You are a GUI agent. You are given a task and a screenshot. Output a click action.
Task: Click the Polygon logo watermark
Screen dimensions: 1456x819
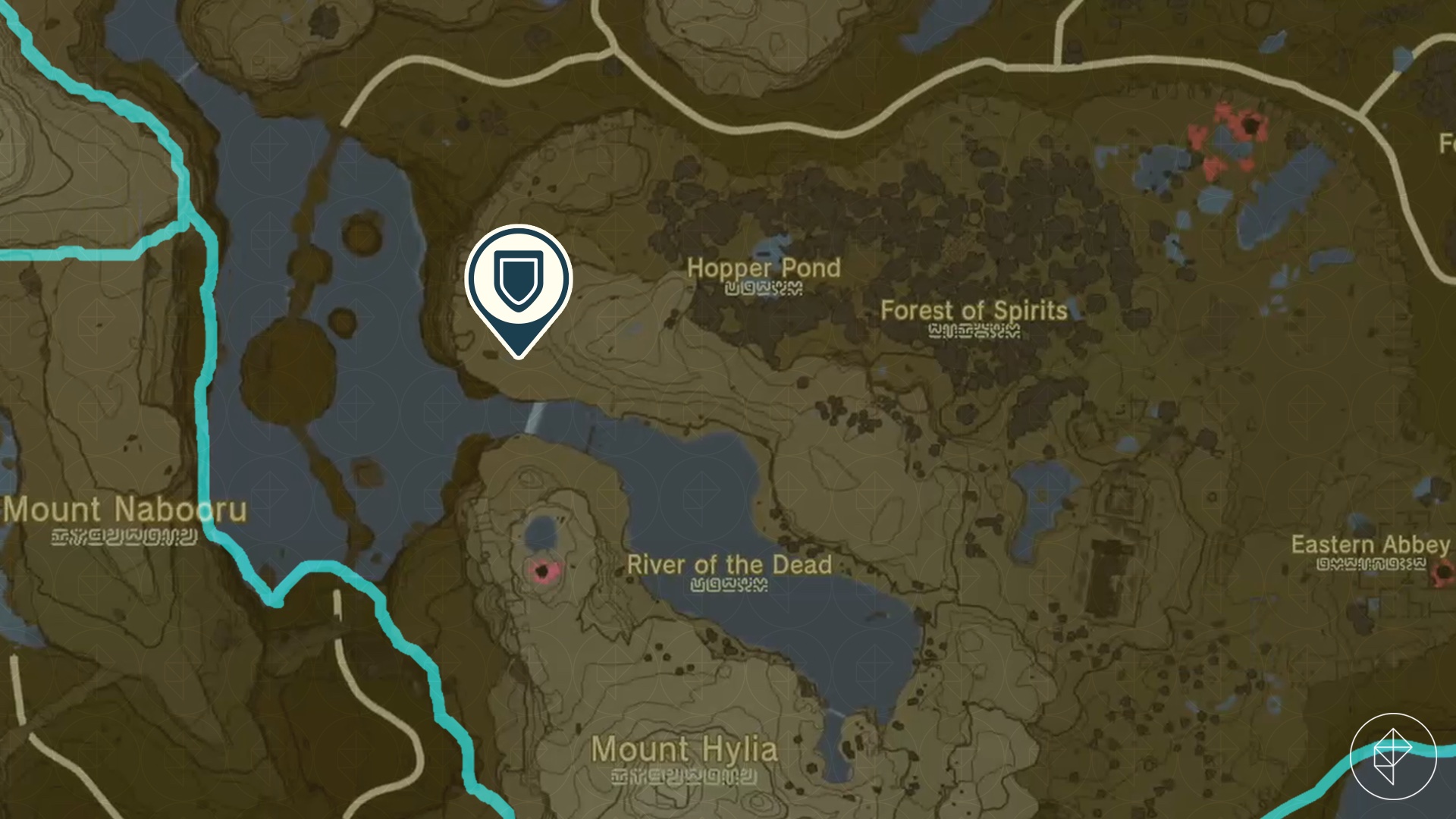1393,756
